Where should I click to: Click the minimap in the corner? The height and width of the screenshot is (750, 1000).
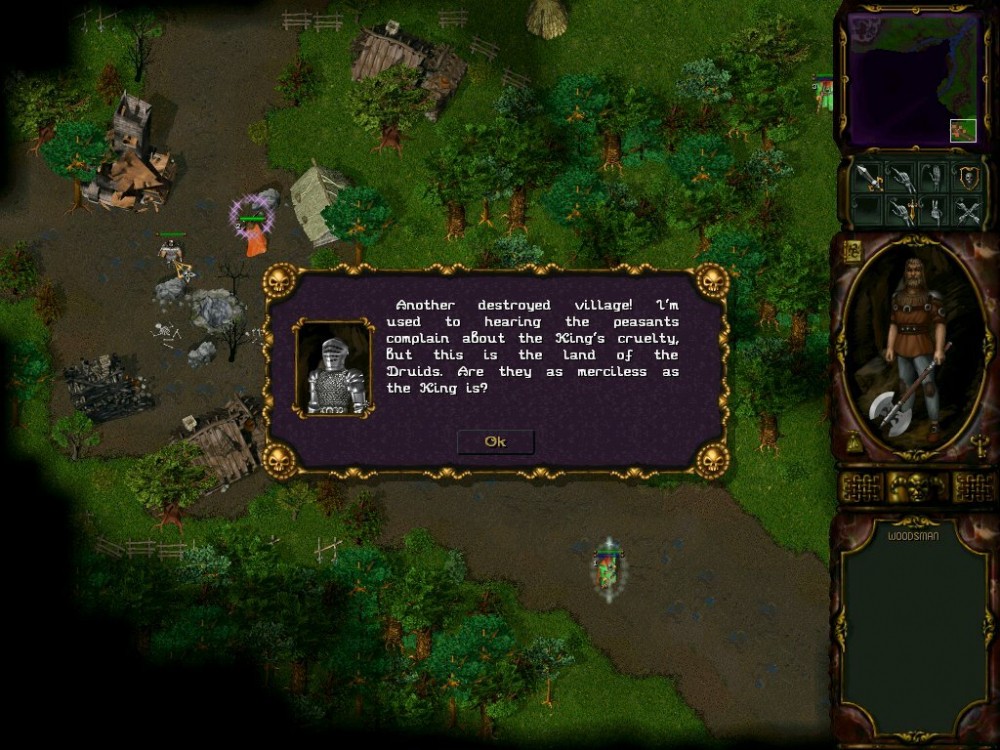click(x=912, y=77)
